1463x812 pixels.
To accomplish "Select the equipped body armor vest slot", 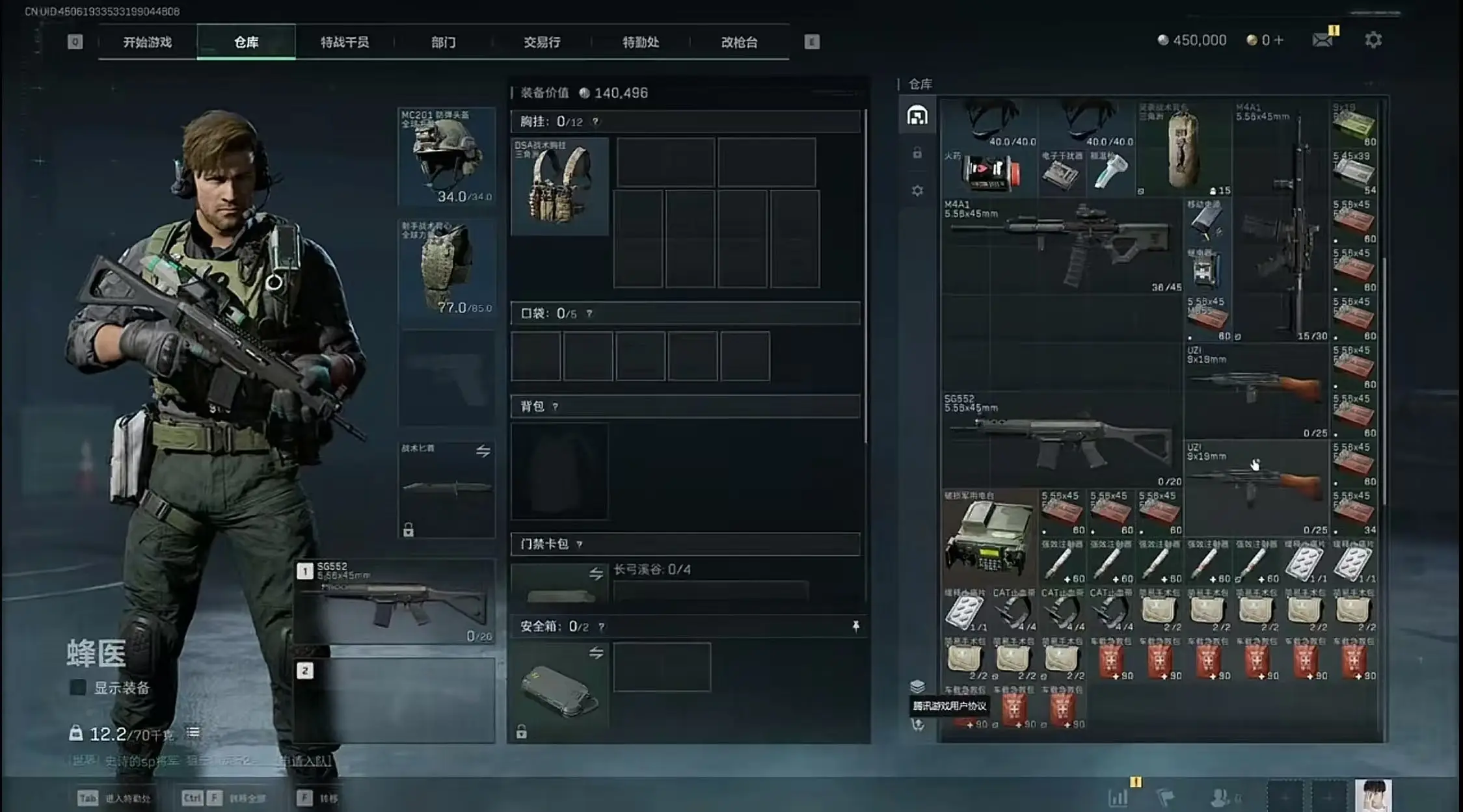I will 447,268.
